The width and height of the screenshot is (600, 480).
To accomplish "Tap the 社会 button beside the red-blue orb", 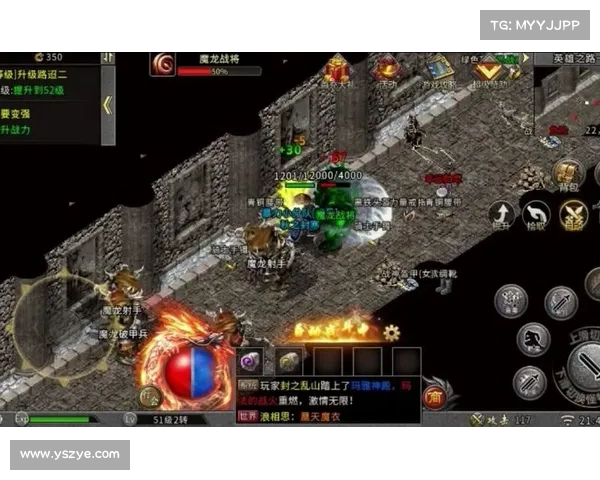I will (x=152, y=397).
